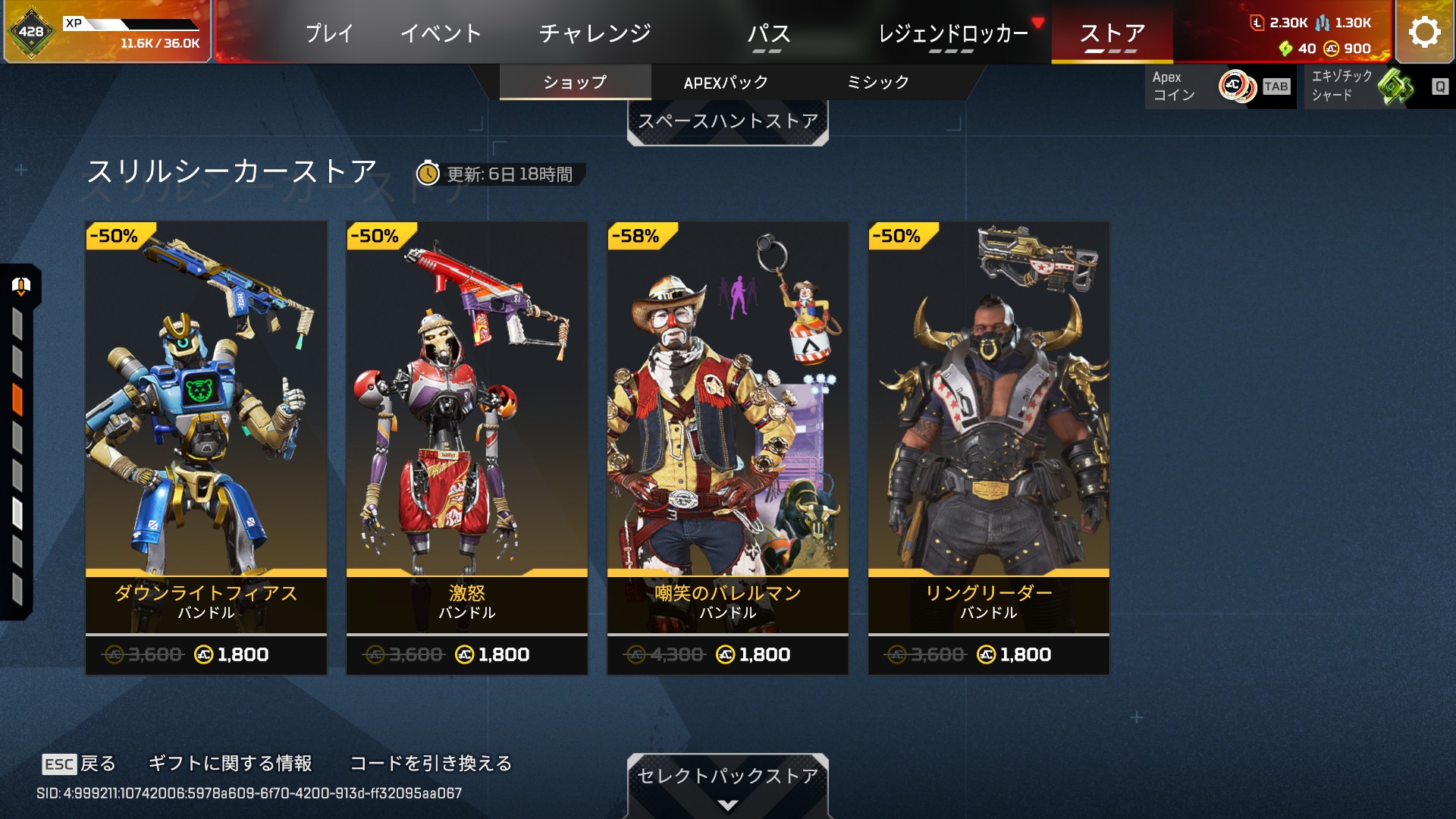Open ギフトに関する情報
The image size is (1456, 819).
tap(230, 764)
